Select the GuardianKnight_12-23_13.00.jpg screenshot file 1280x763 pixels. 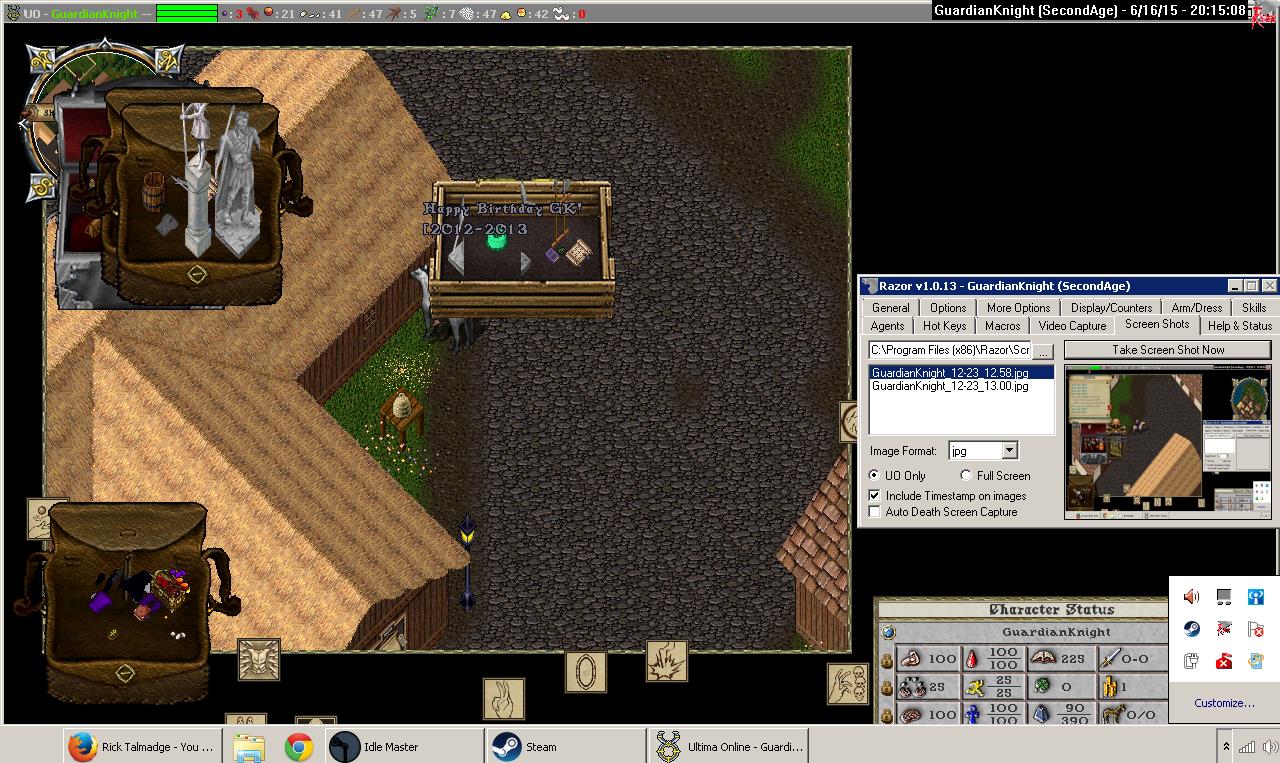click(x=949, y=386)
